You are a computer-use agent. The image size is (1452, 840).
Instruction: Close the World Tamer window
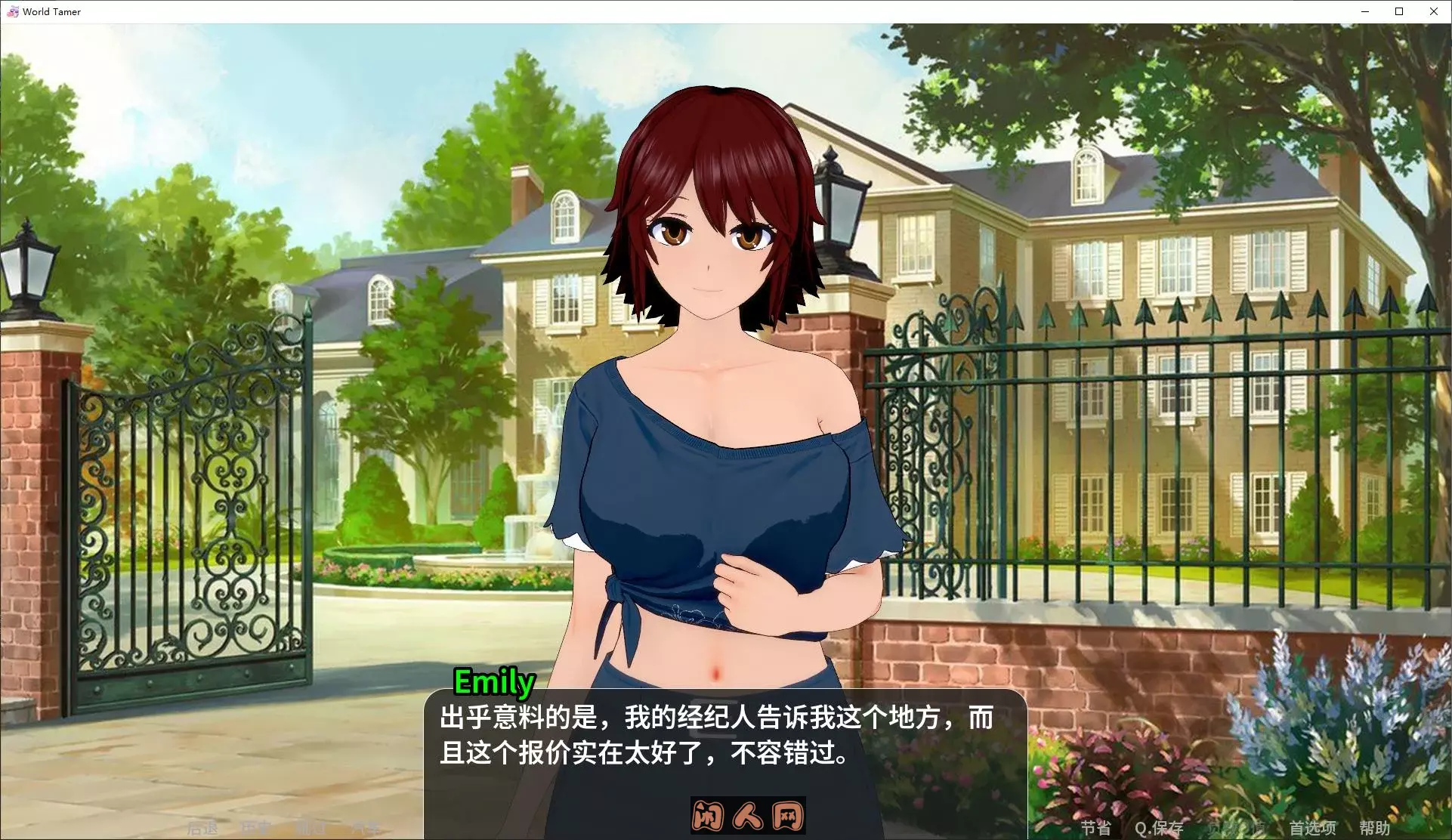click(x=1434, y=11)
